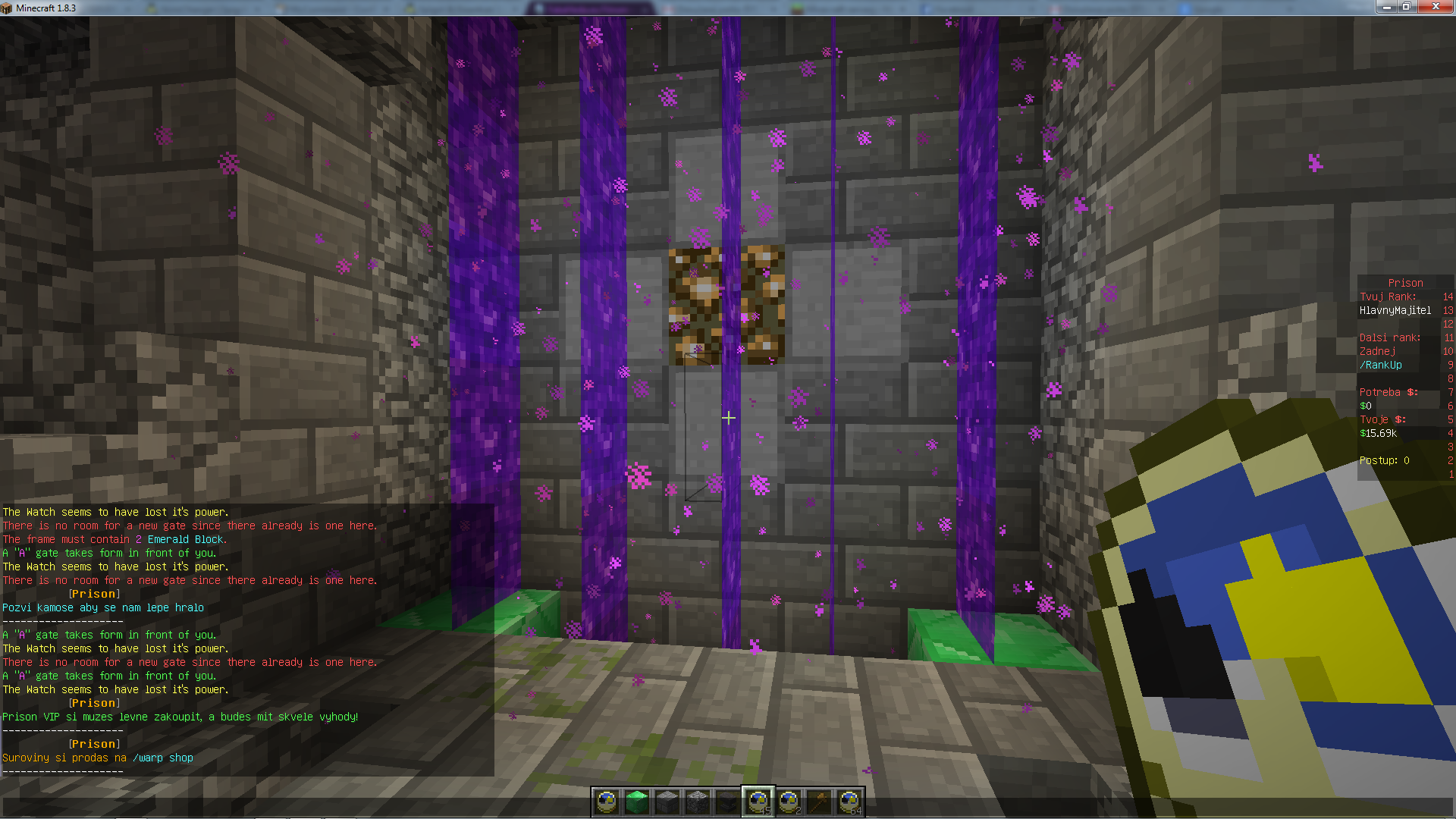Click the chat input bar

click(303, 807)
